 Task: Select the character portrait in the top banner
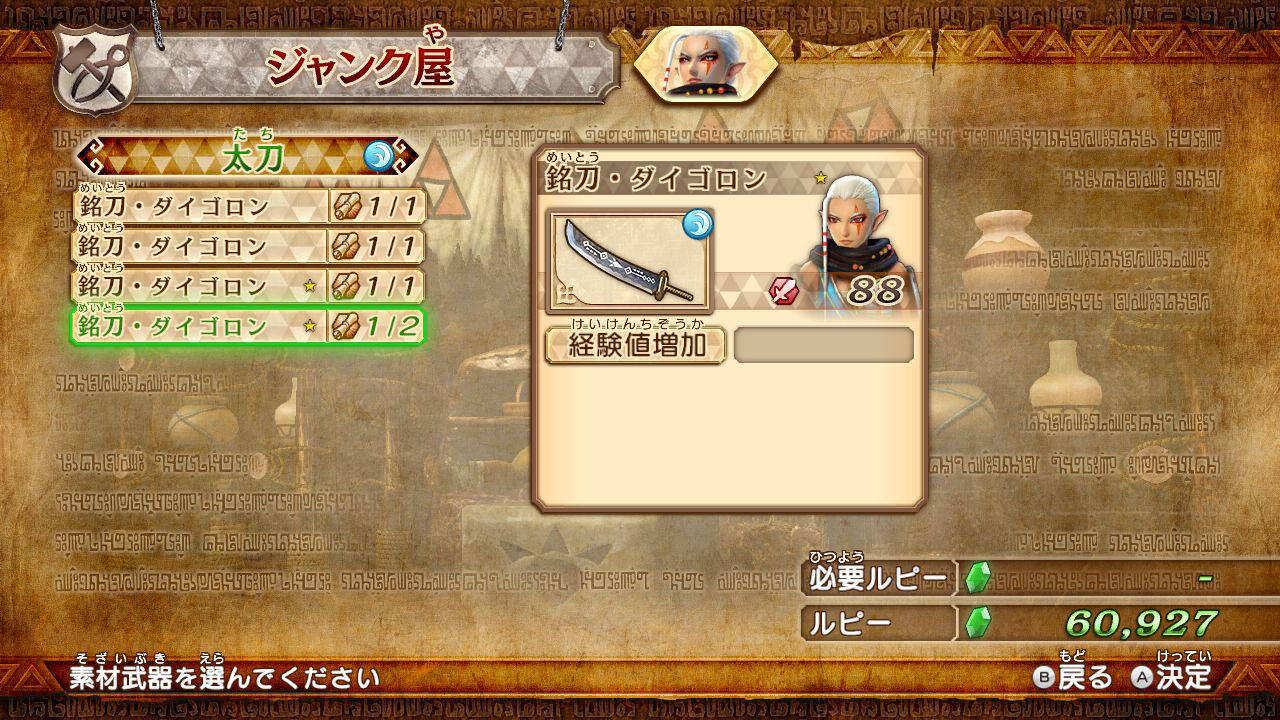(705, 64)
